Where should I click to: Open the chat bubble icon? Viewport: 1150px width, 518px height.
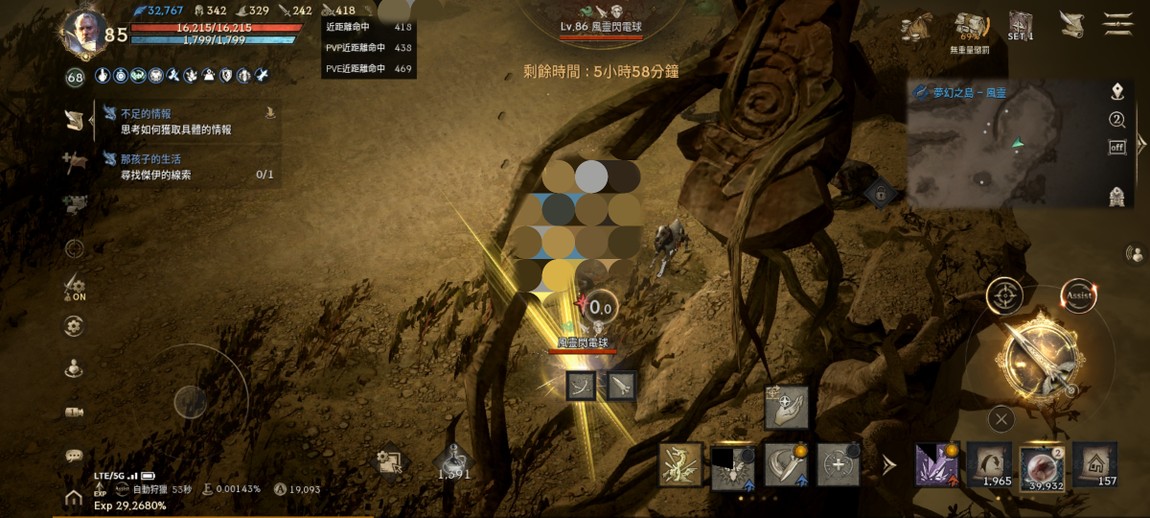click(74, 456)
